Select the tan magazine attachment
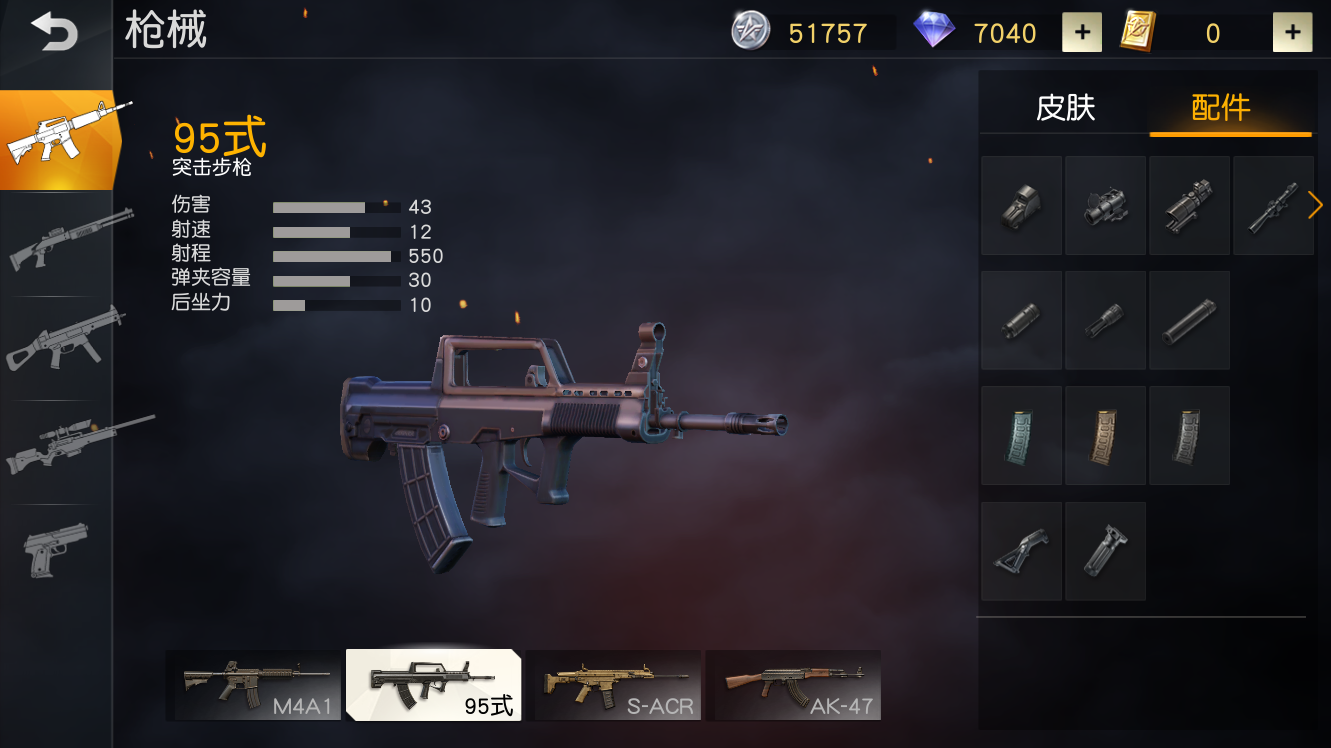The width and height of the screenshot is (1331, 748). tap(1105, 436)
